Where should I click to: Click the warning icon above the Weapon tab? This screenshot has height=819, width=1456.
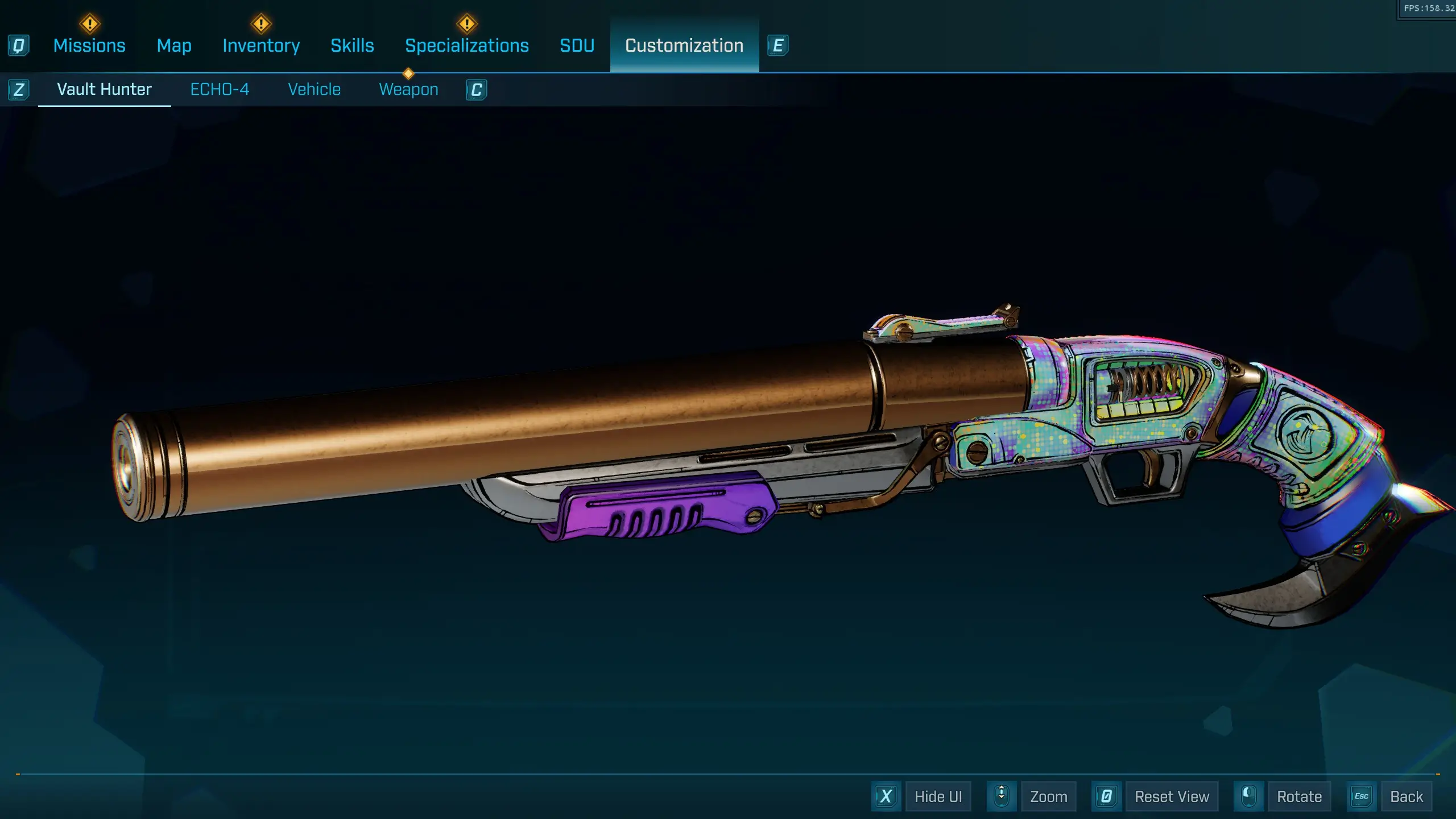tap(408, 73)
